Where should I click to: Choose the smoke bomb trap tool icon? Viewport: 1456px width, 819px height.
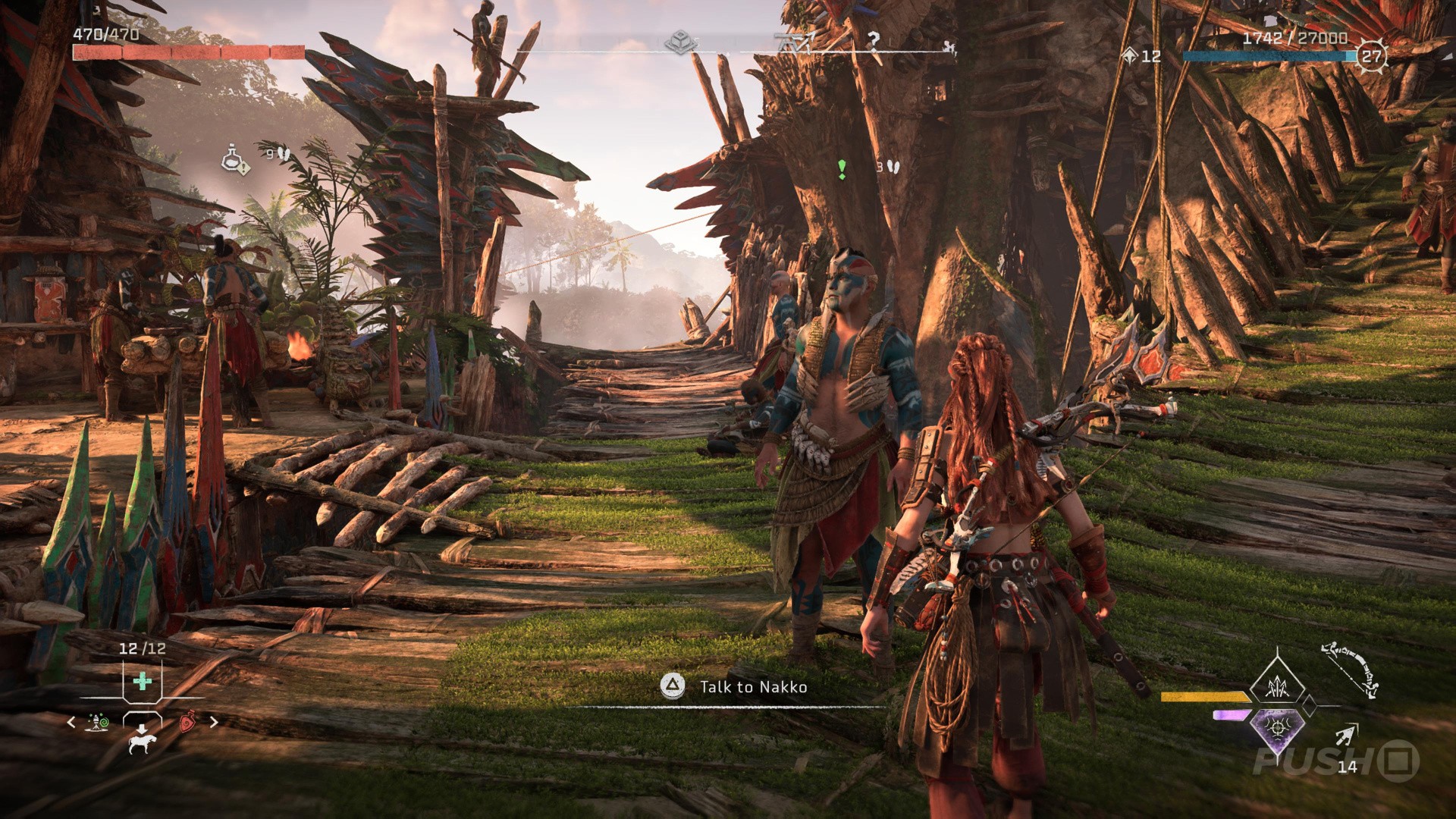98,722
